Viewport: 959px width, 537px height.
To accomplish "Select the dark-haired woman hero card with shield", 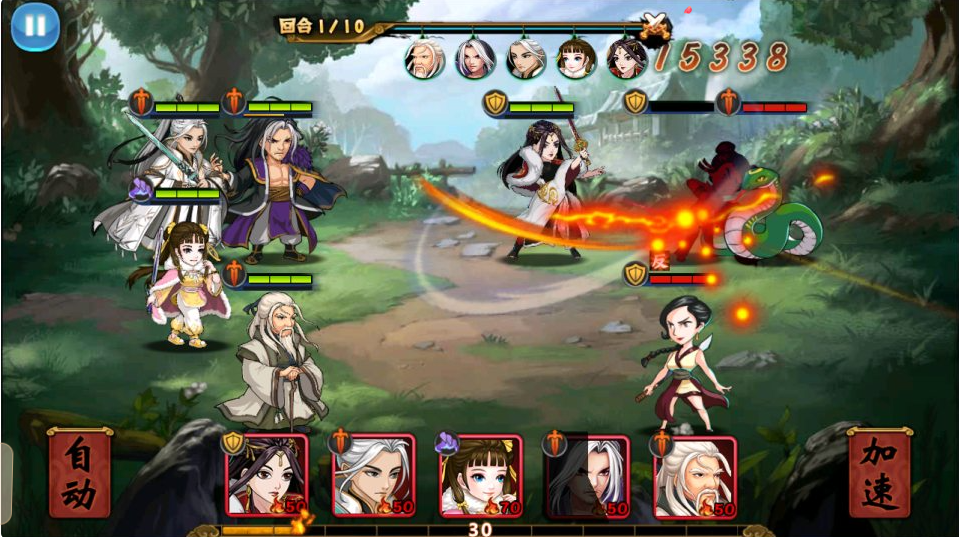I will [x=266, y=476].
